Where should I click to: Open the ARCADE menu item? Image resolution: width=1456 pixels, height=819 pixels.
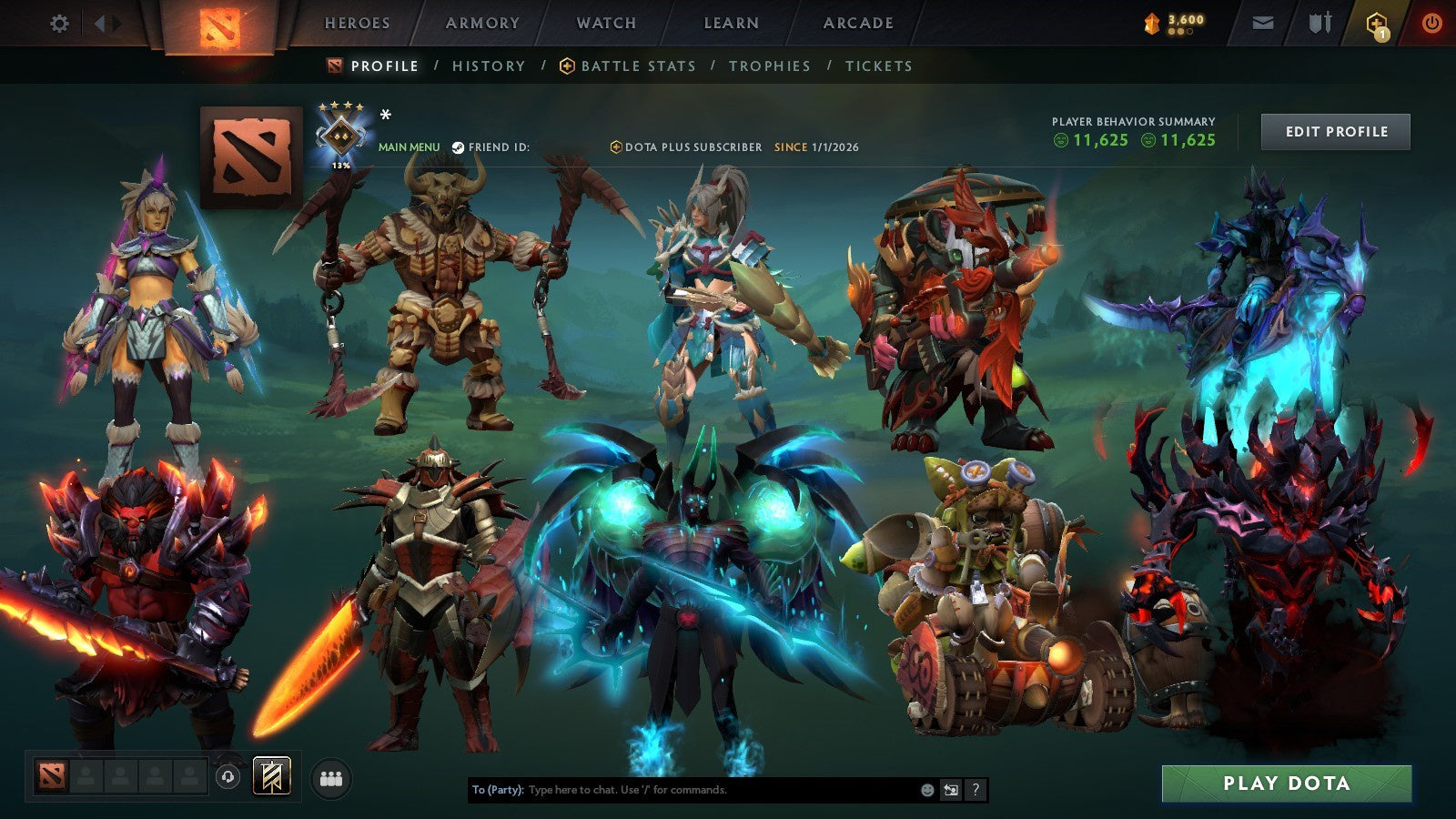[x=860, y=24]
